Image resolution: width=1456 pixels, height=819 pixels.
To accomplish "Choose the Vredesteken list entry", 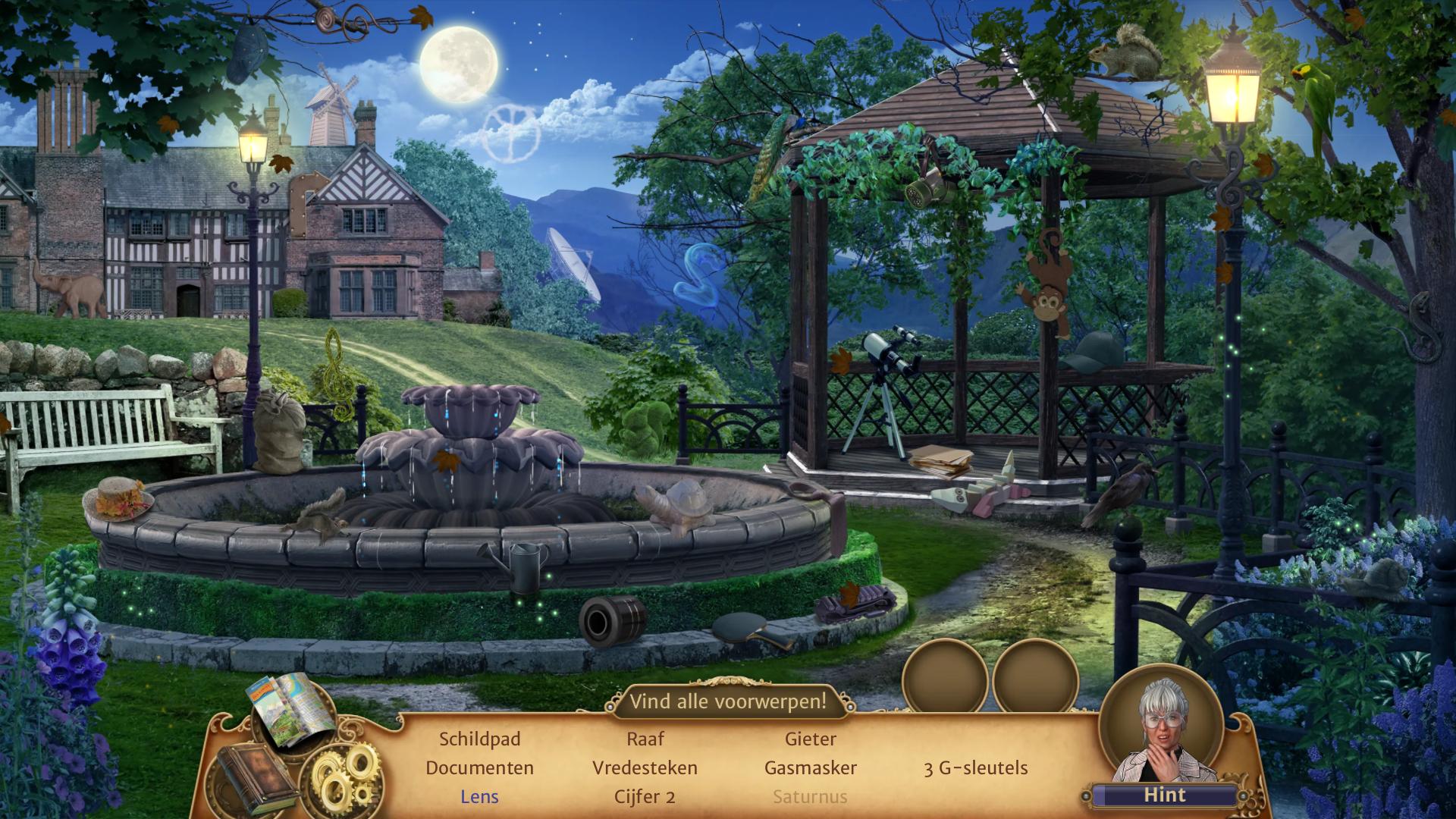I will [645, 767].
